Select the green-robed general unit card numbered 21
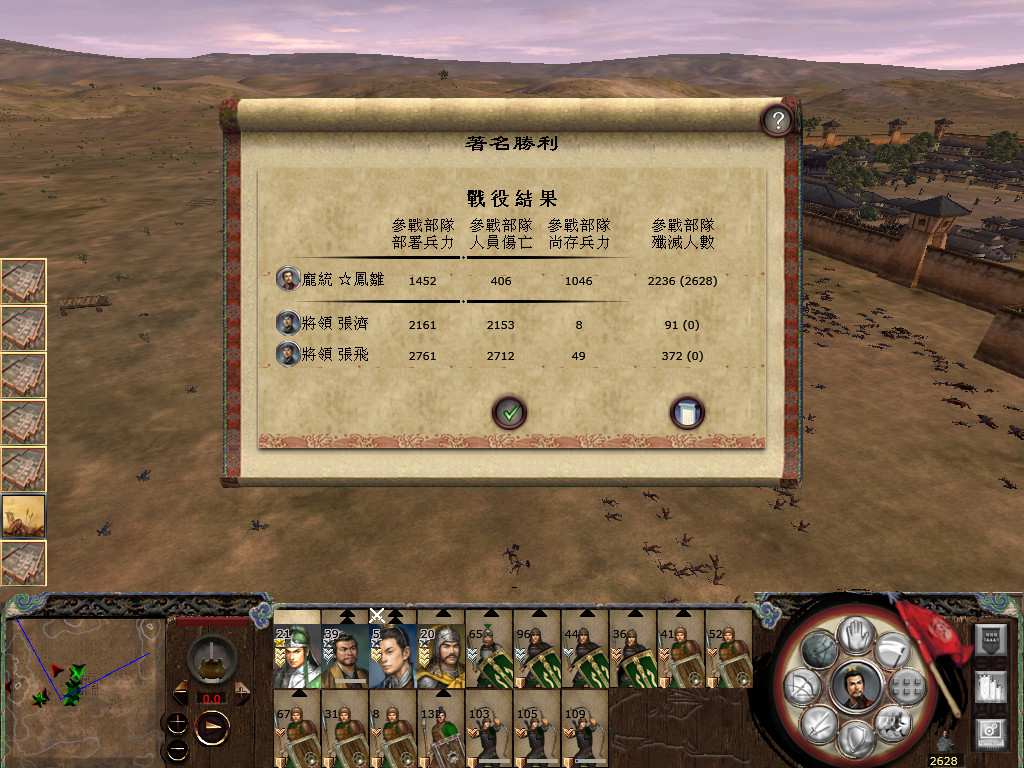Image resolution: width=1024 pixels, height=768 pixels. point(297,656)
